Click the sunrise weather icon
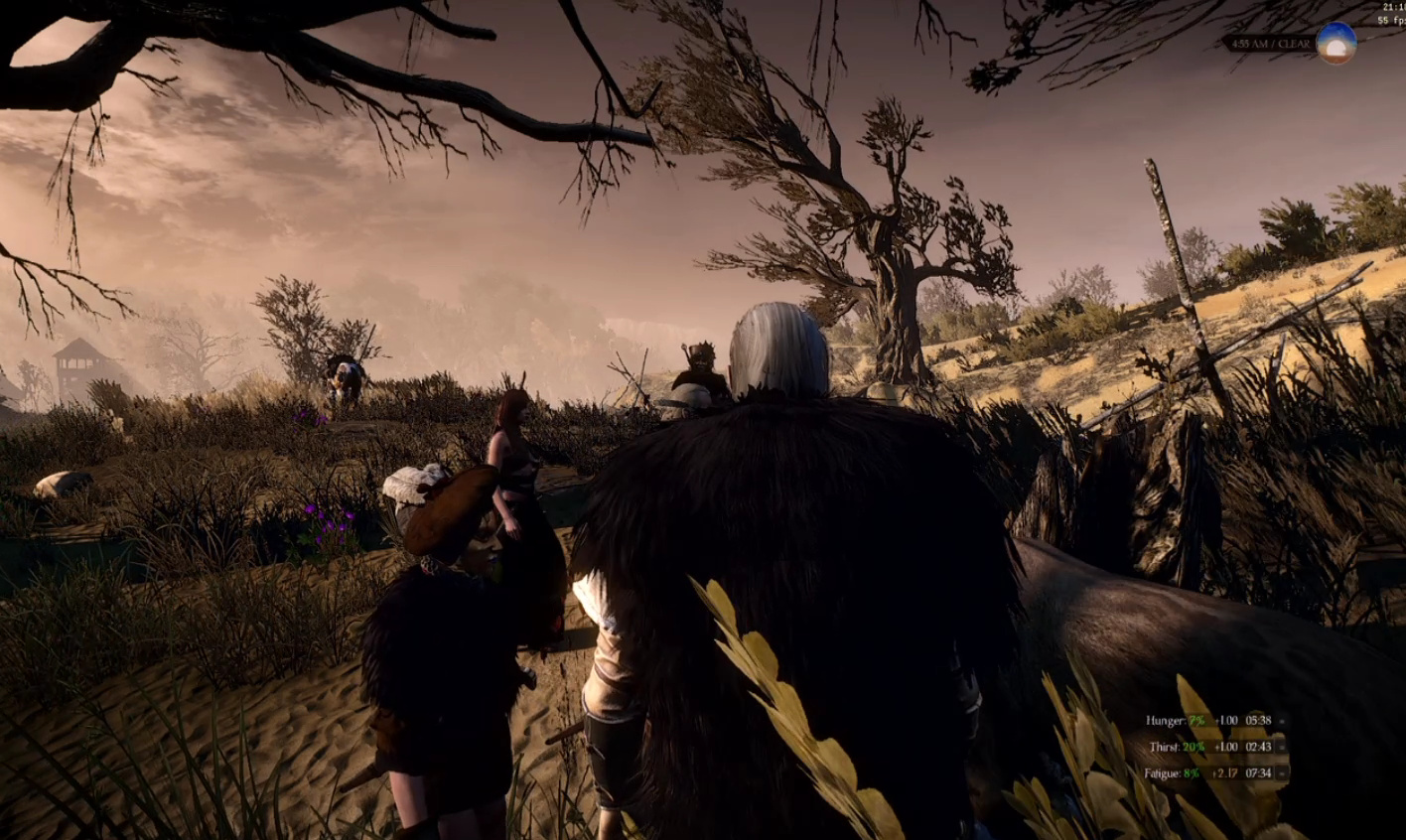Viewport: 1406px width, 840px height. tap(1336, 44)
